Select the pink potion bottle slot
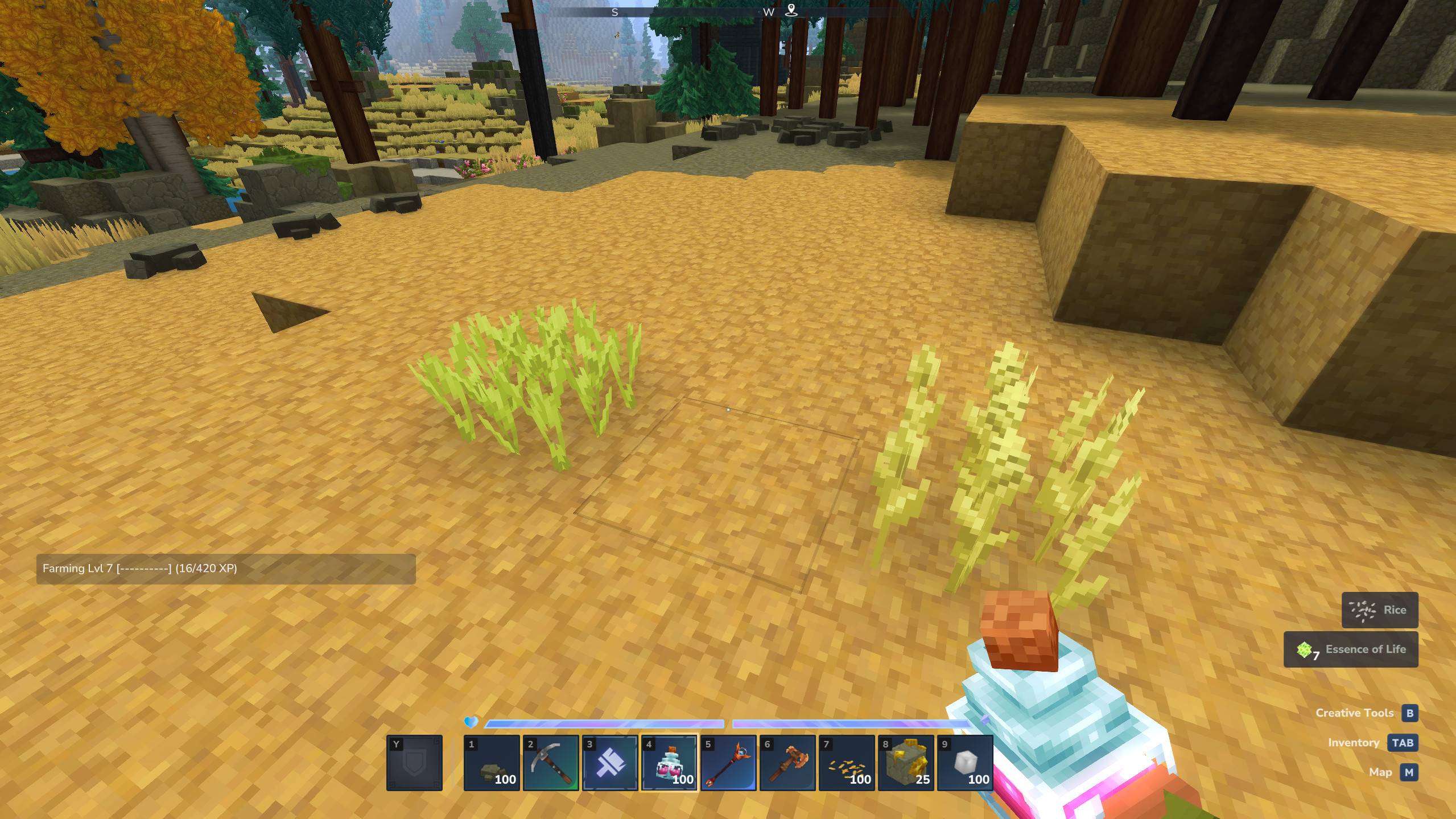Viewport: 1456px width, 819px height. [x=669, y=763]
